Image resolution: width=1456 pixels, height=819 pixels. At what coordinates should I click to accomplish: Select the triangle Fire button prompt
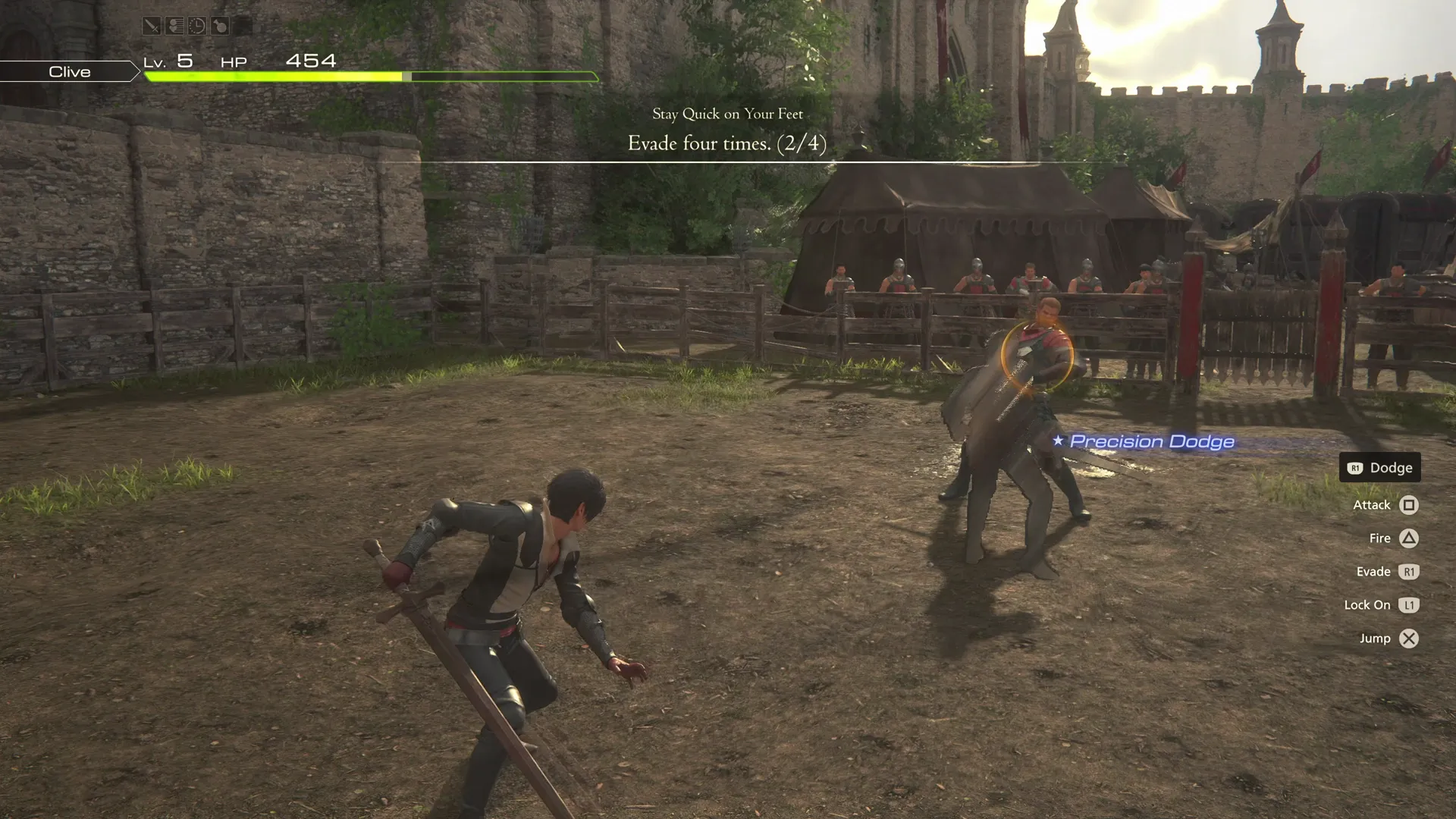point(1408,538)
